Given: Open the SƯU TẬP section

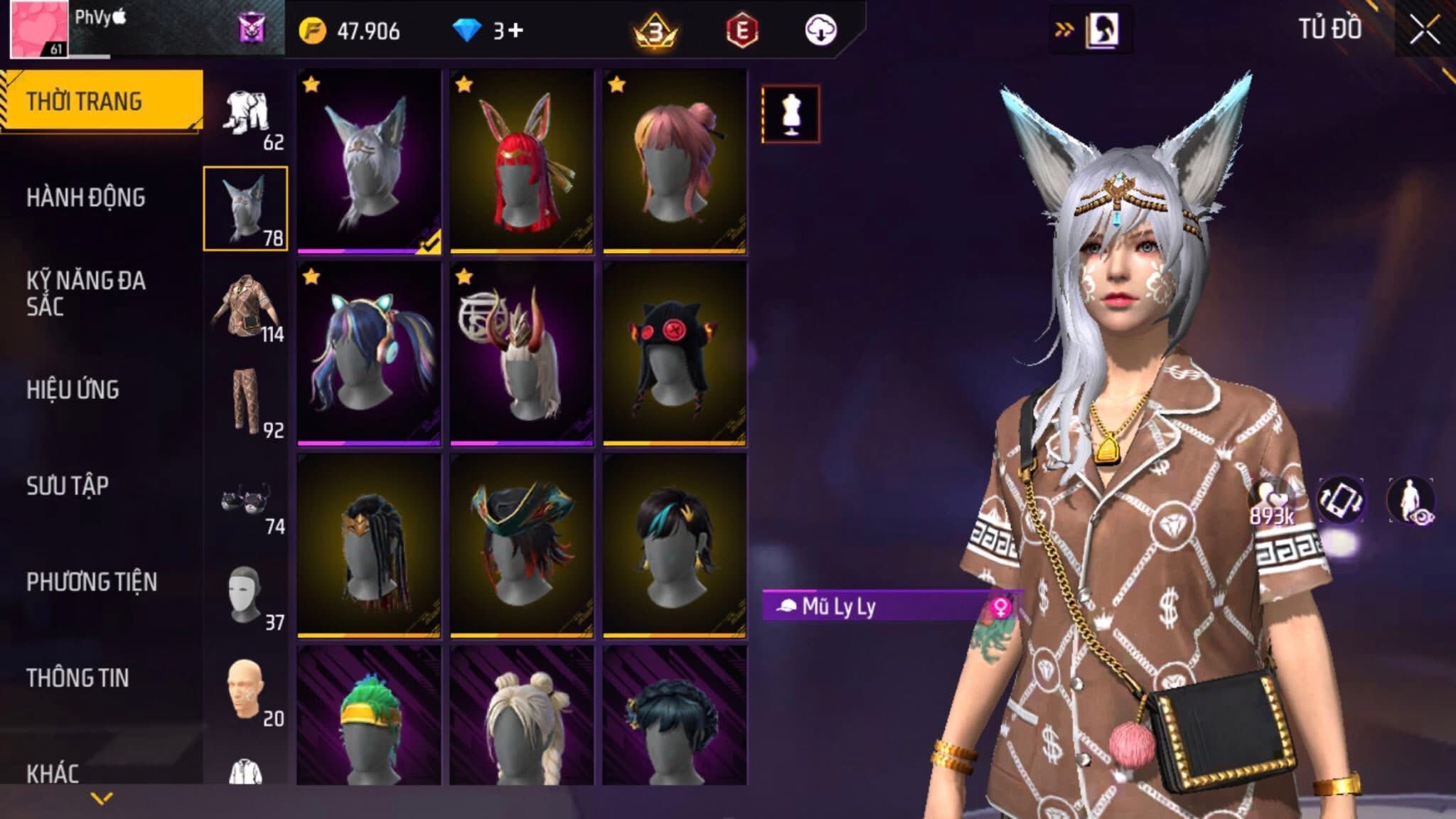Looking at the screenshot, I should click(x=68, y=486).
